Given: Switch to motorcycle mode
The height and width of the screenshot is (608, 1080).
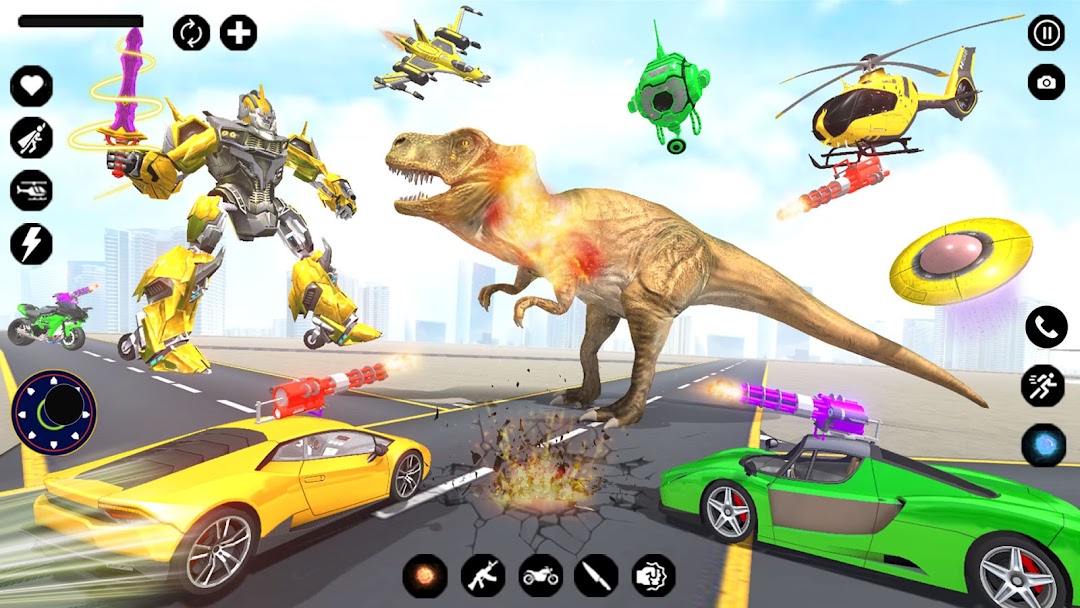Looking at the screenshot, I should click(x=540, y=576).
